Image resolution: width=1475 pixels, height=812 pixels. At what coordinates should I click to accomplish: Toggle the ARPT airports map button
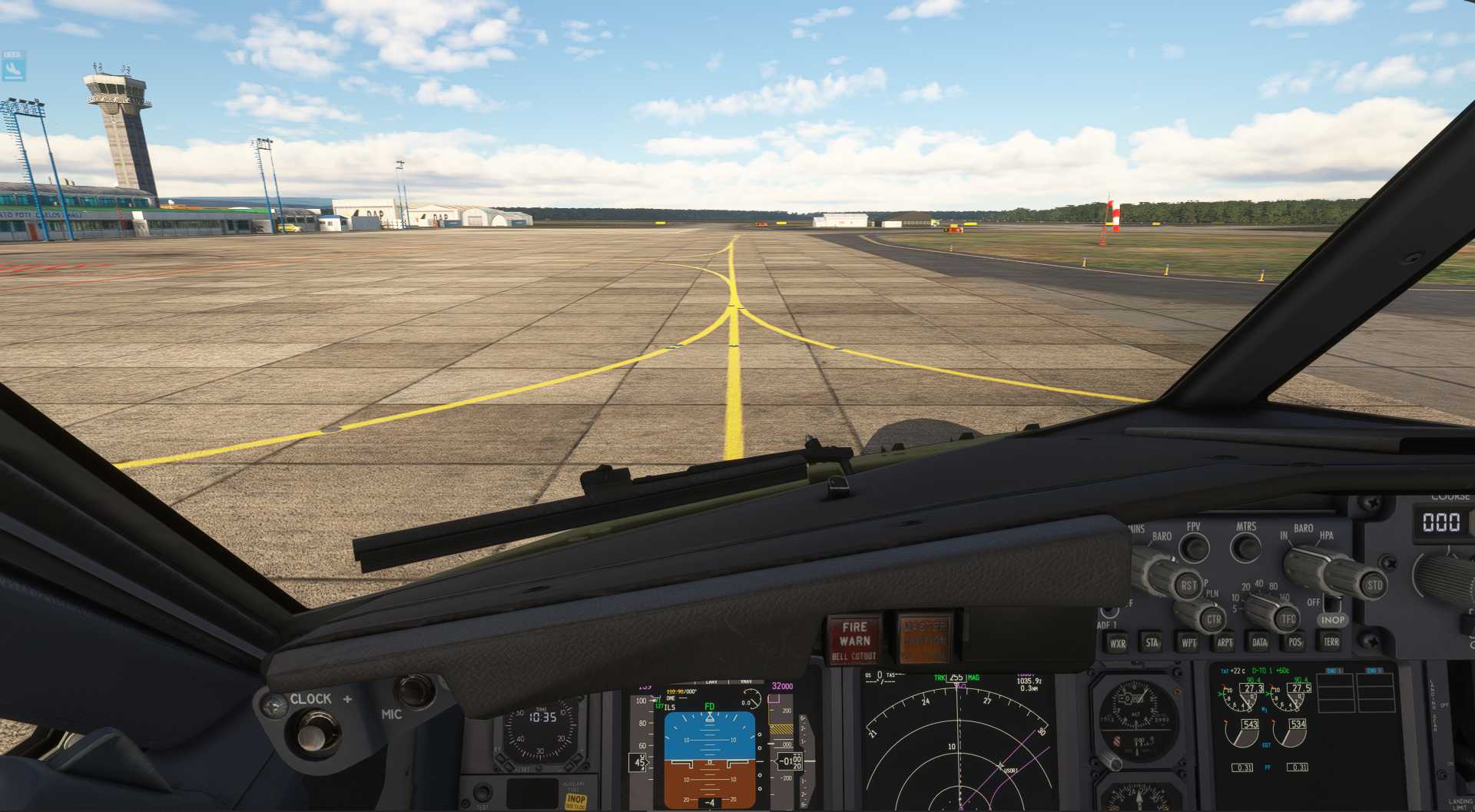(x=1225, y=642)
